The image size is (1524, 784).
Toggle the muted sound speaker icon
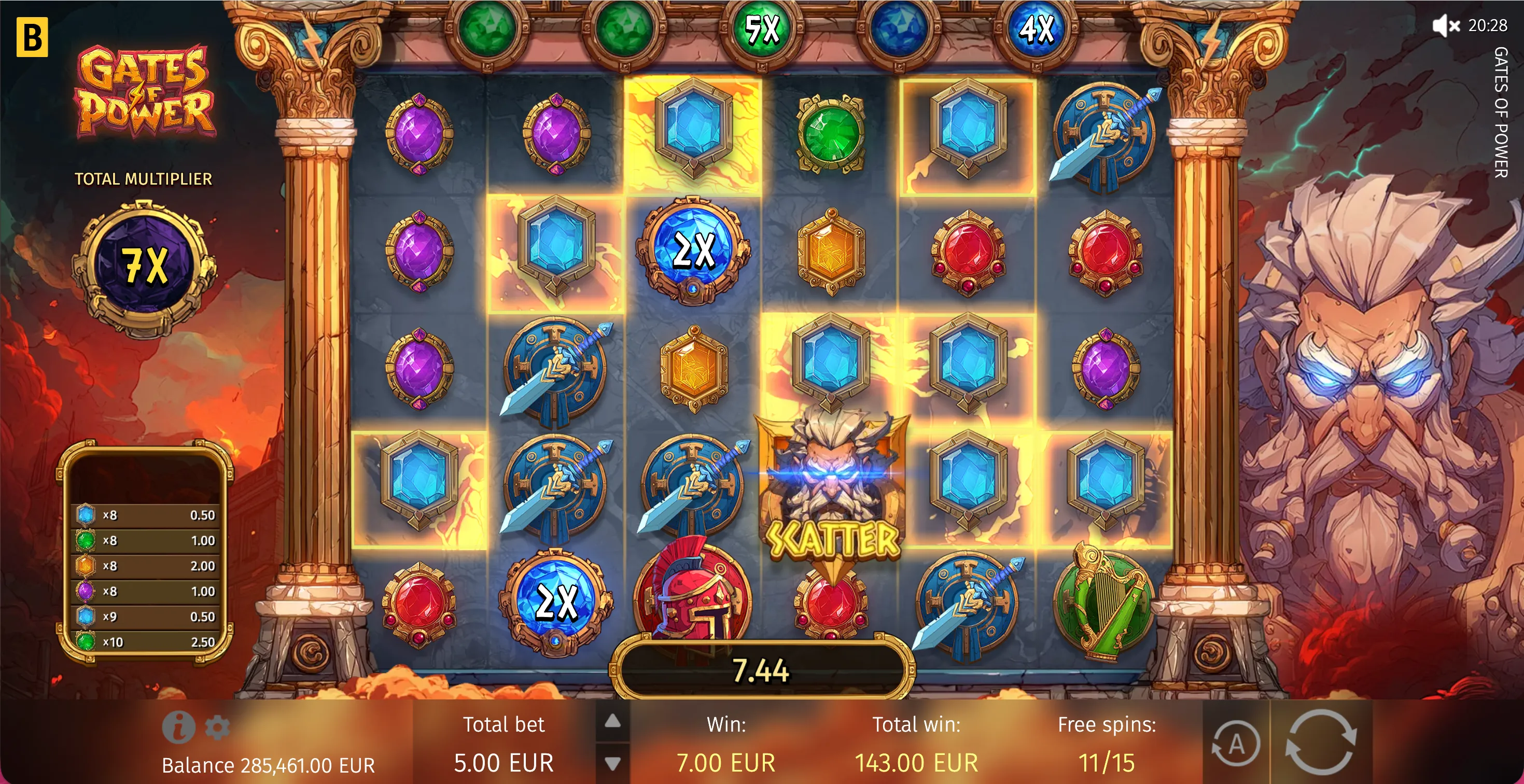tap(1445, 25)
